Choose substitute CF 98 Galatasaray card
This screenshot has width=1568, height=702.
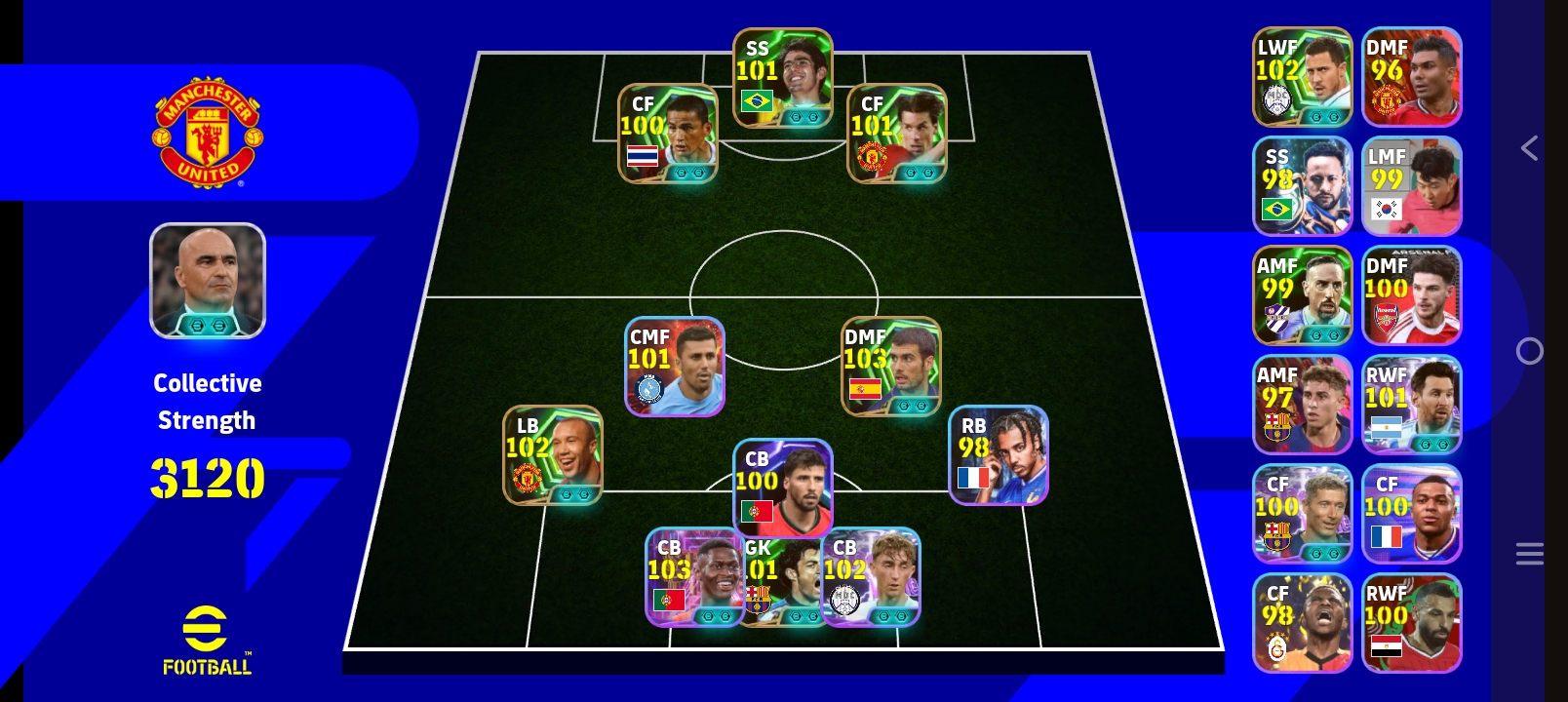pyautogui.click(x=1302, y=623)
